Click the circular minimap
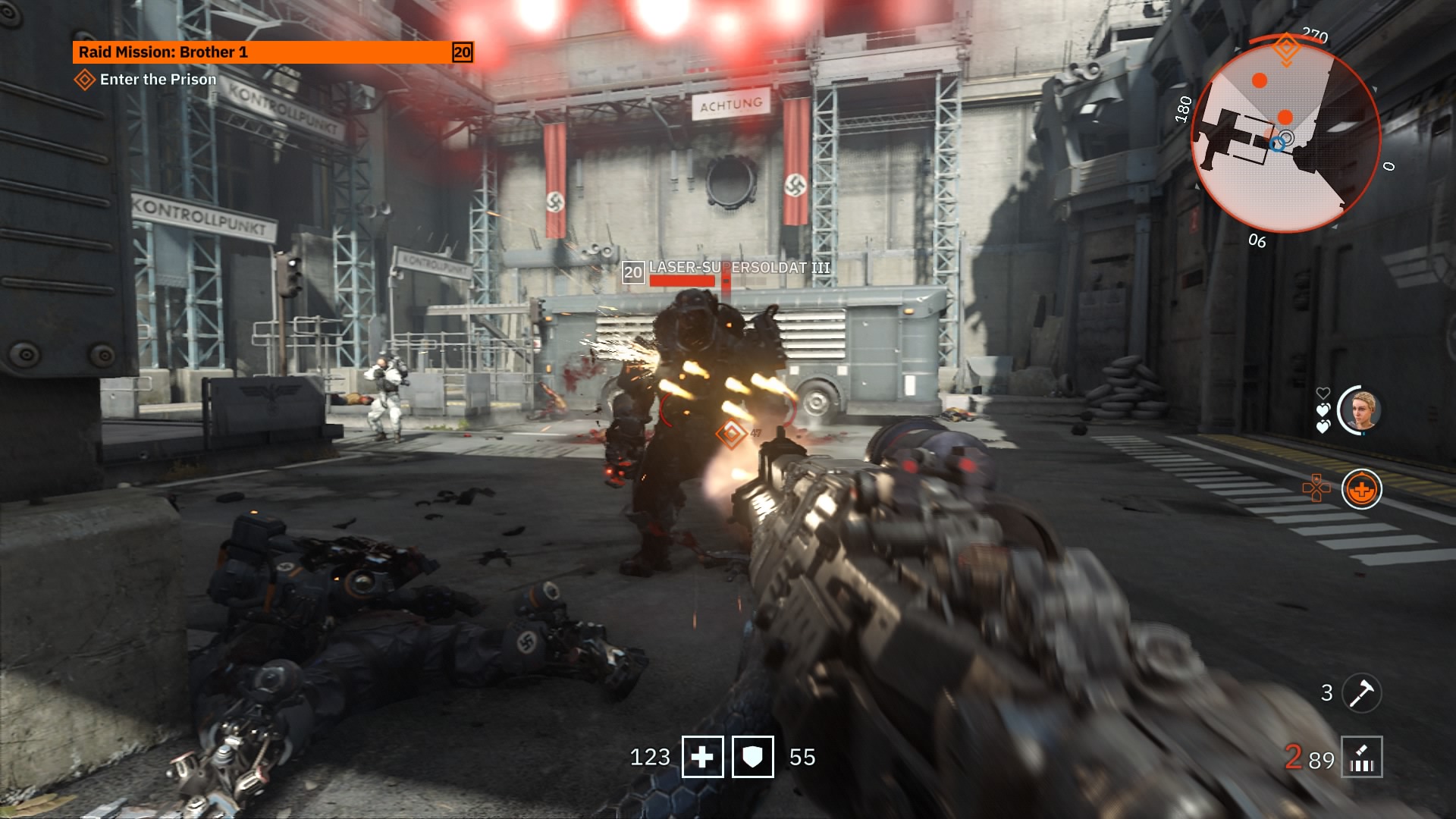This screenshot has width=1456, height=819. (x=1285, y=136)
